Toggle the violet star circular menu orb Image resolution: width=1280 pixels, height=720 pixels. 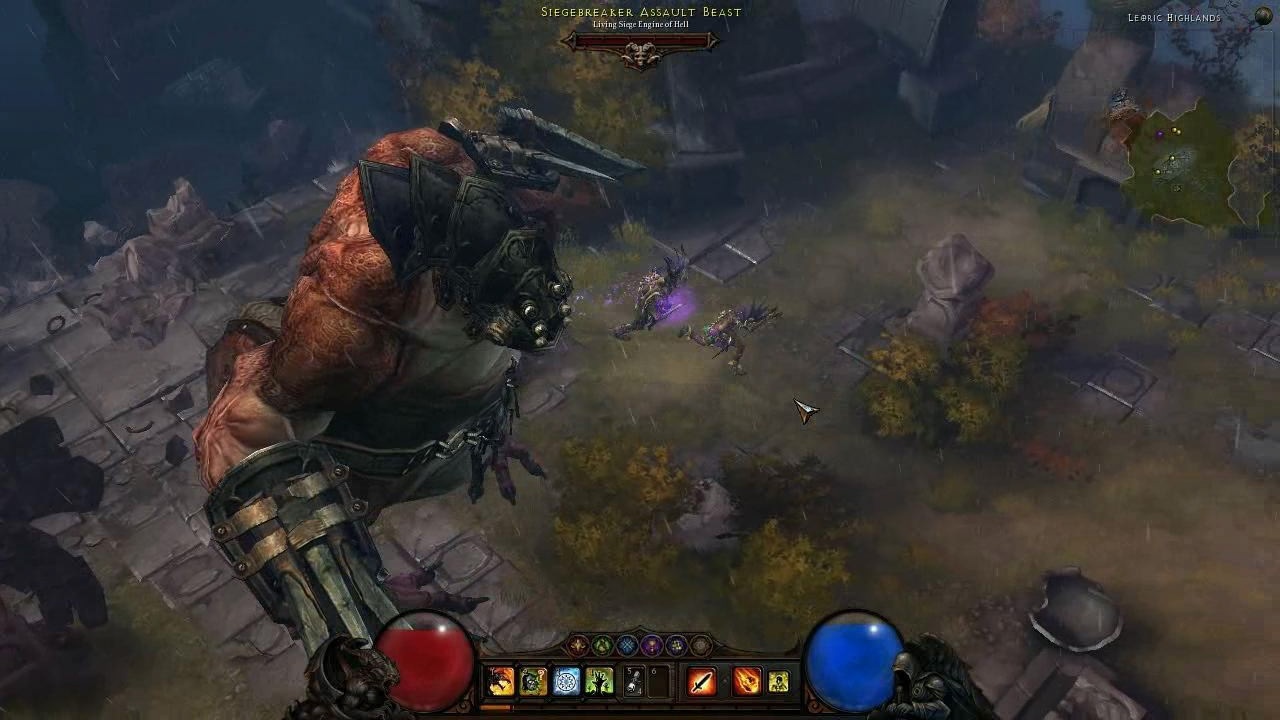(674, 645)
